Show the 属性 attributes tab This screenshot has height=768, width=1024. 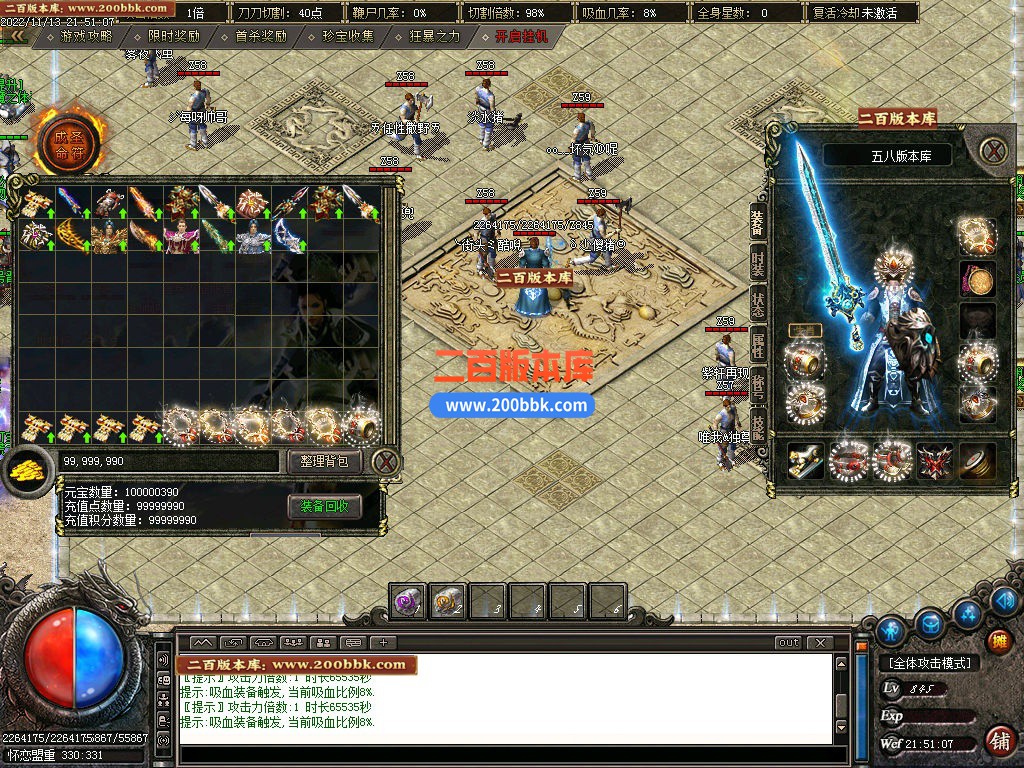pyautogui.click(x=759, y=347)
